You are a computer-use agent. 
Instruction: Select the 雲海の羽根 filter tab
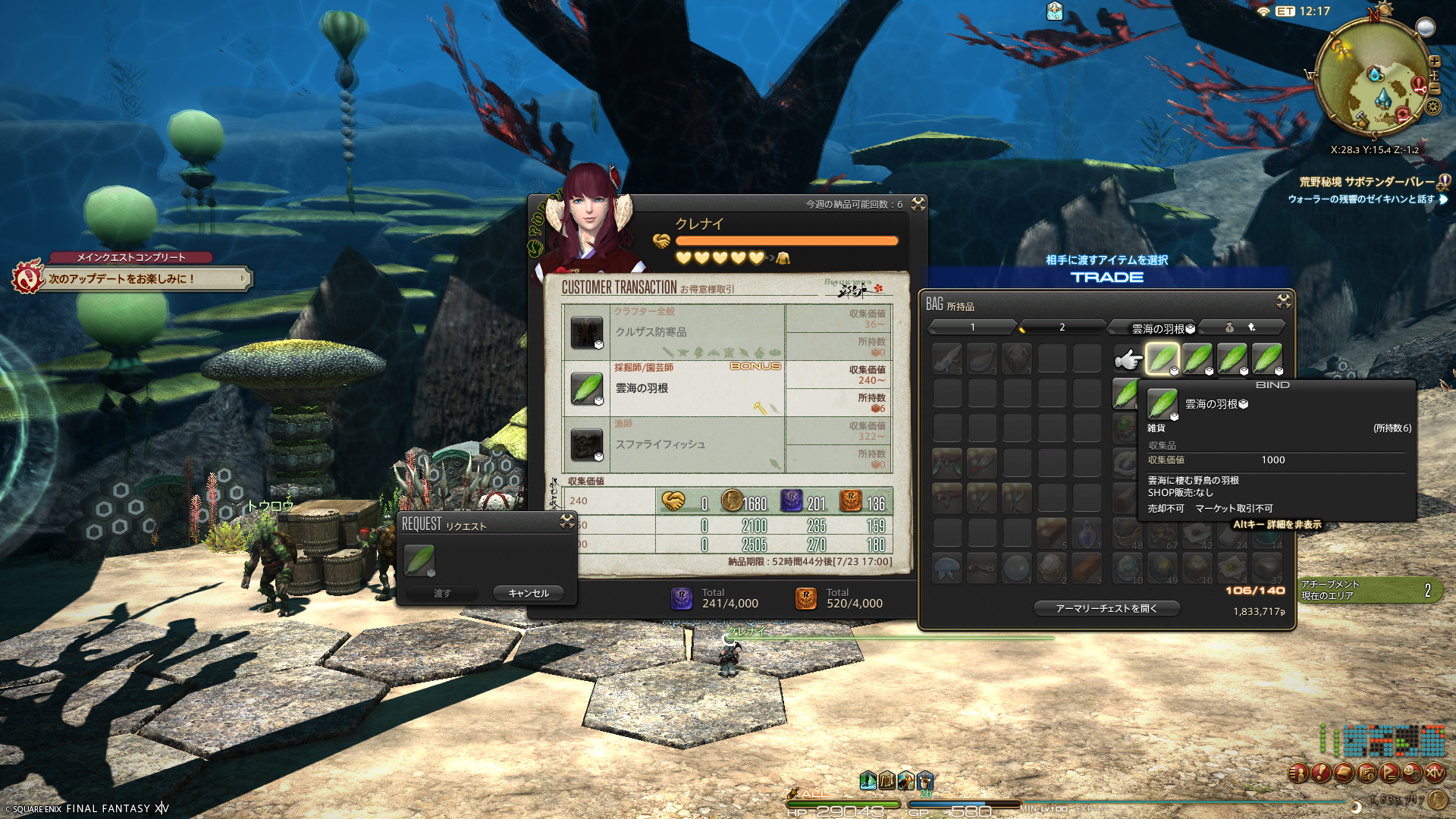tap(1158, 328)
